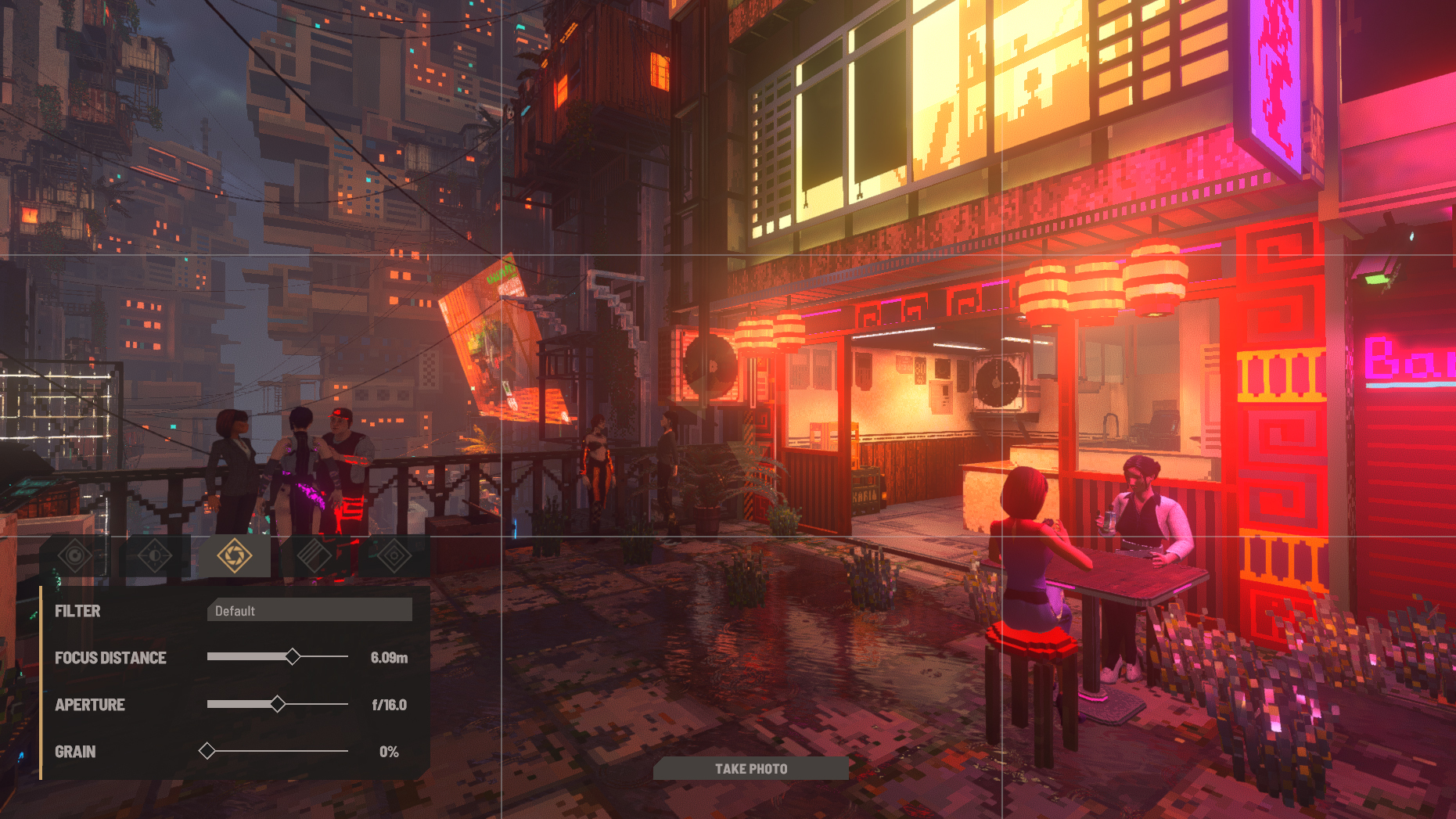Select the aperture shutter tab
This screenshot has width=1456, height=819.
tap(235, 556)
